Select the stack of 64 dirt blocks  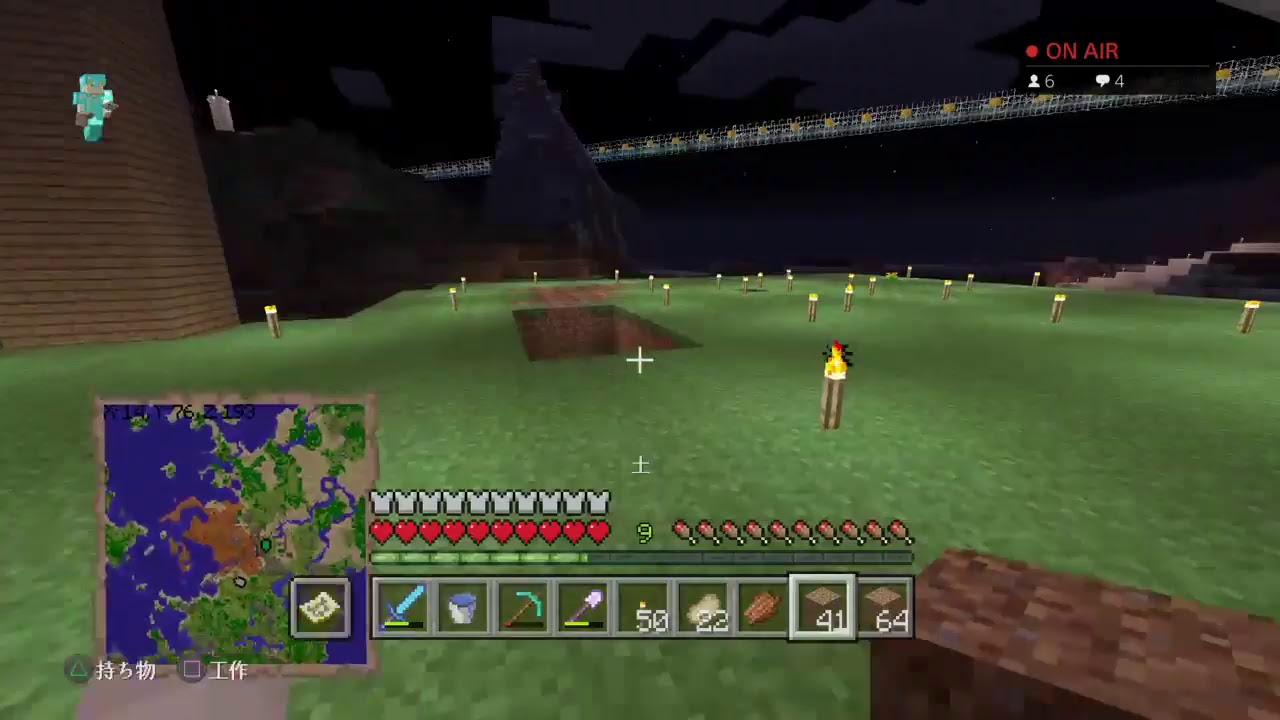coord(882,606)
